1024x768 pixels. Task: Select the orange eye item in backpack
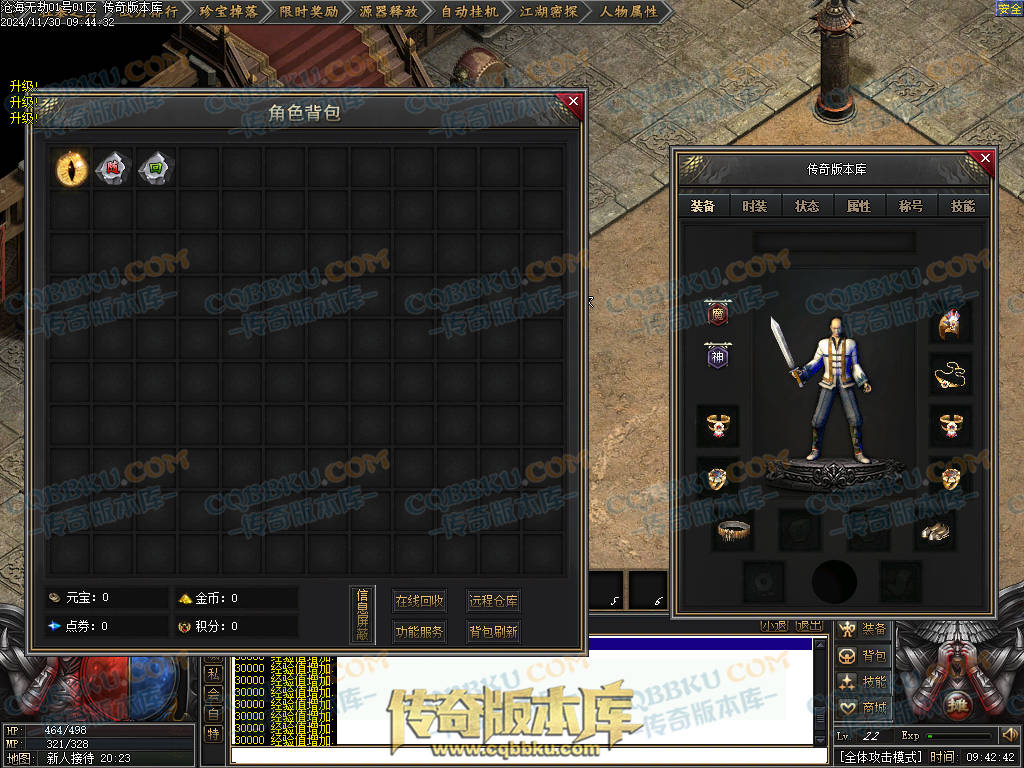71,167
